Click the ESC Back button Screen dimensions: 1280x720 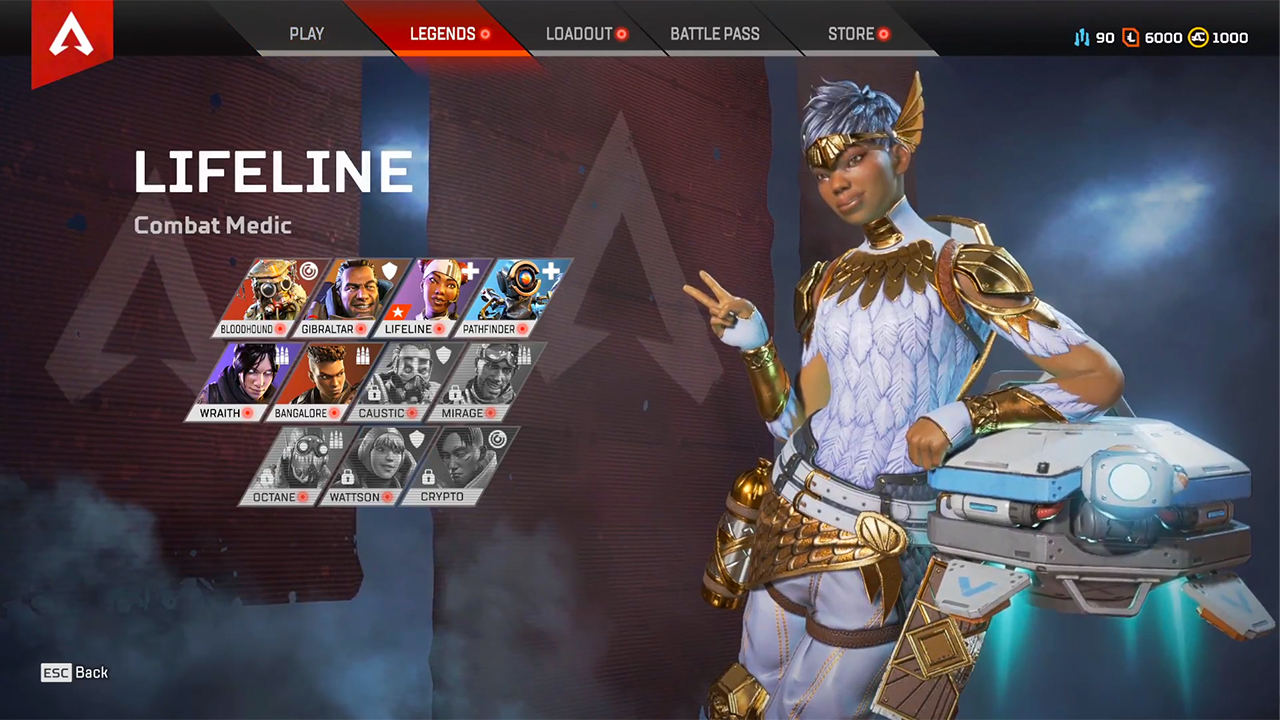coord(74,672)
